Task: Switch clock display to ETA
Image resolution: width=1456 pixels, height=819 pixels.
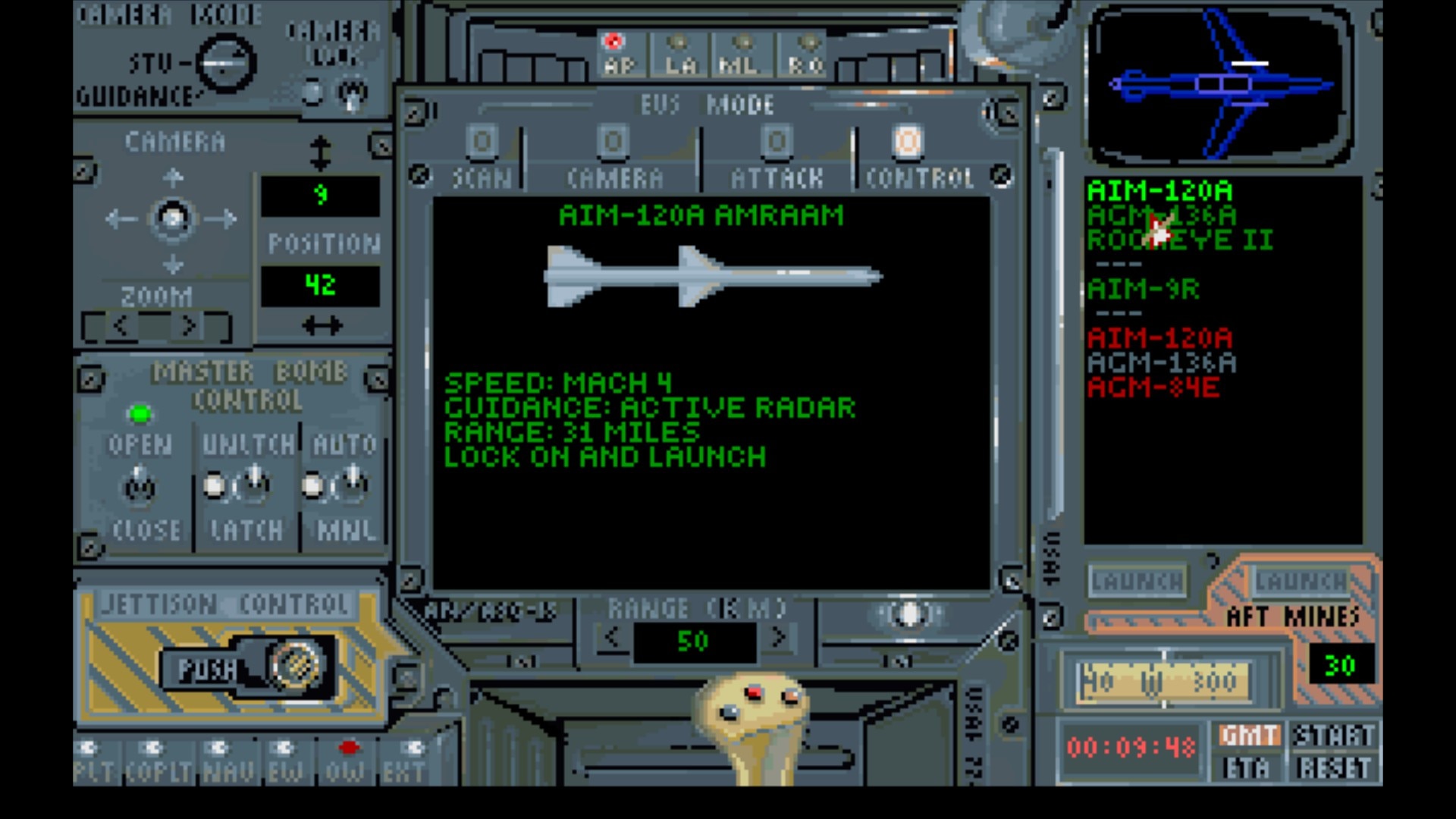Action: coord(1247,768)
